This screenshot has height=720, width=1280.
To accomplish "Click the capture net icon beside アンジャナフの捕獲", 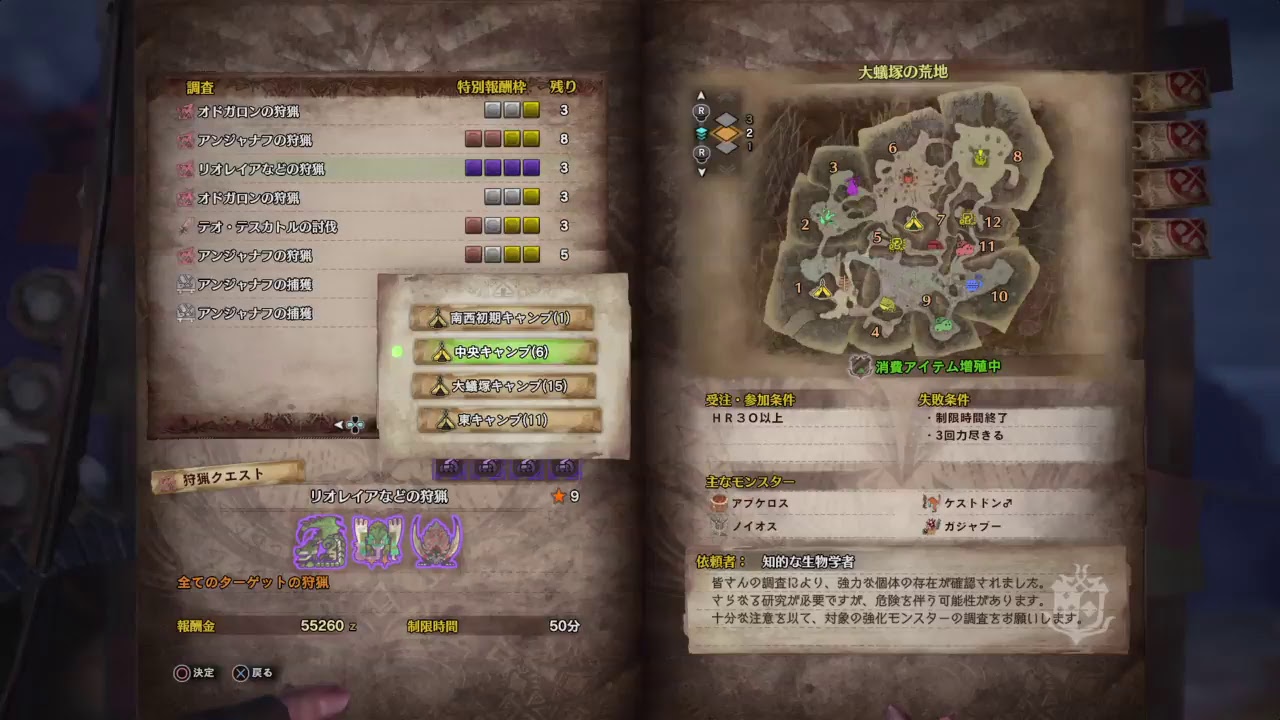I will tap(184, 282).
